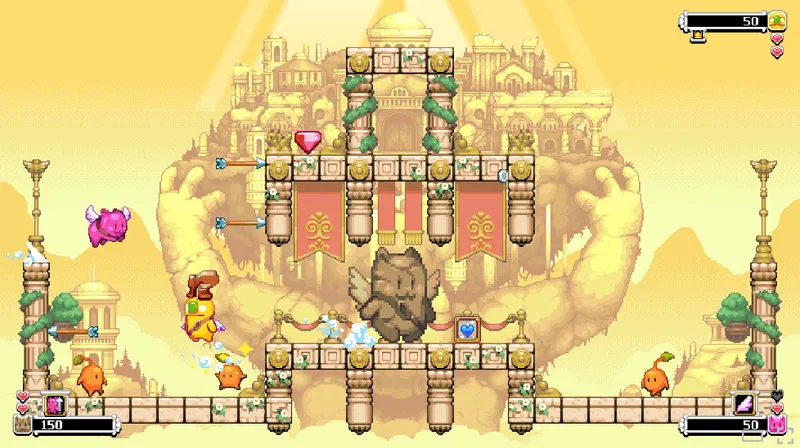This screenshot has height=448, width=800.
Task: Select the pink creature power-up item slot
Action: click(53, 404)
